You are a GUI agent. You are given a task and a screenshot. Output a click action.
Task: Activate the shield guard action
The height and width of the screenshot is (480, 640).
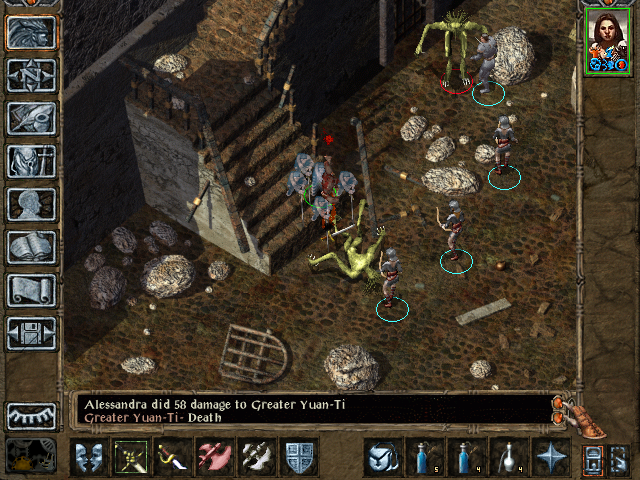[298, 457]
